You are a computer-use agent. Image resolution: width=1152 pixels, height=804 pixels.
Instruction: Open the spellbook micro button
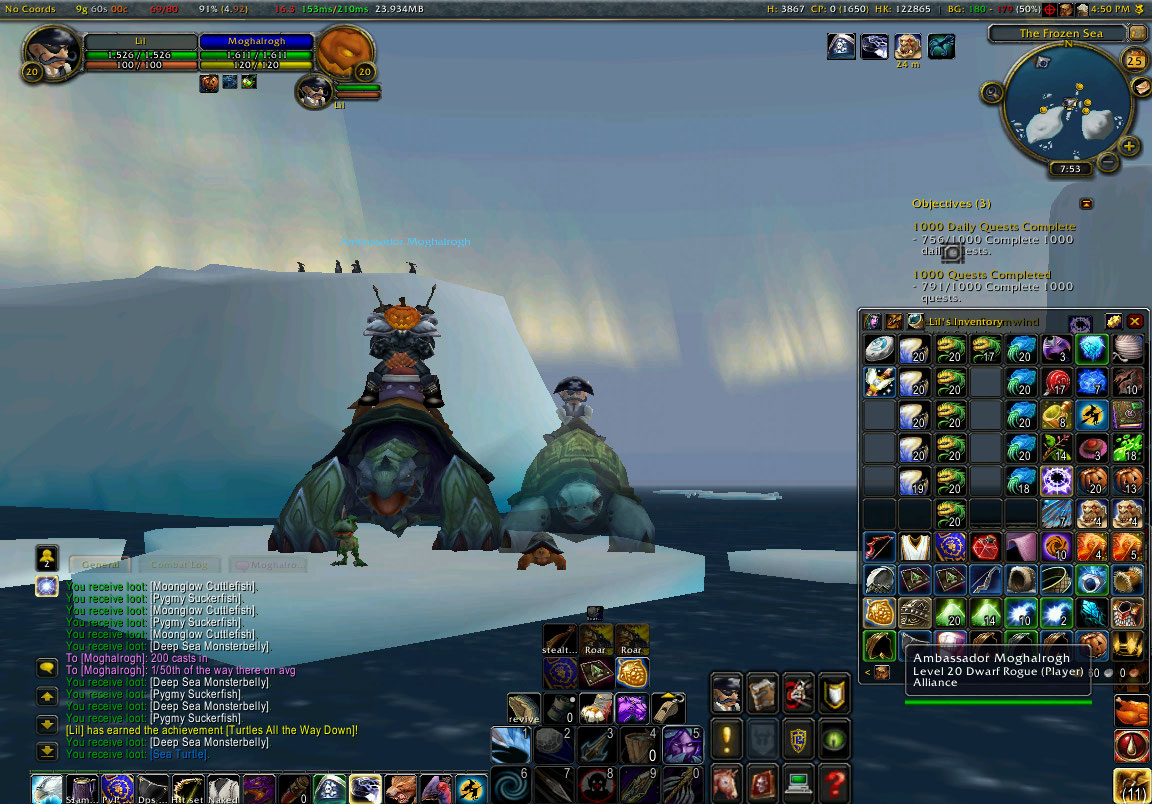click(762, 692)
